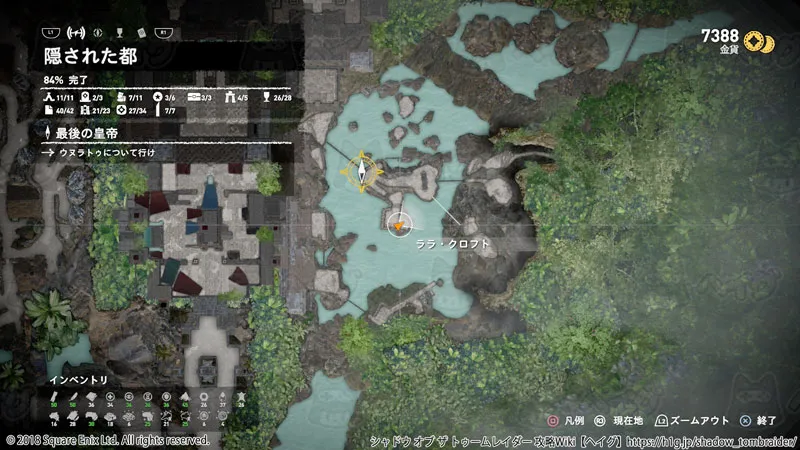800x450 pixels.
Task: Select Lara Croft's orange position marker
Action: click(x=398, y=226)
